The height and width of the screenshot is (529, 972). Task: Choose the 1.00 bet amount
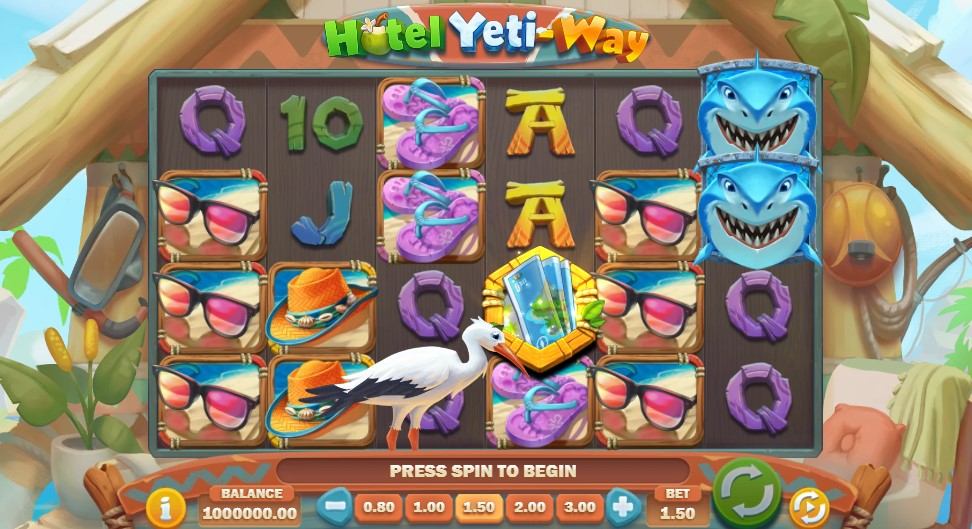click(429, 507)
